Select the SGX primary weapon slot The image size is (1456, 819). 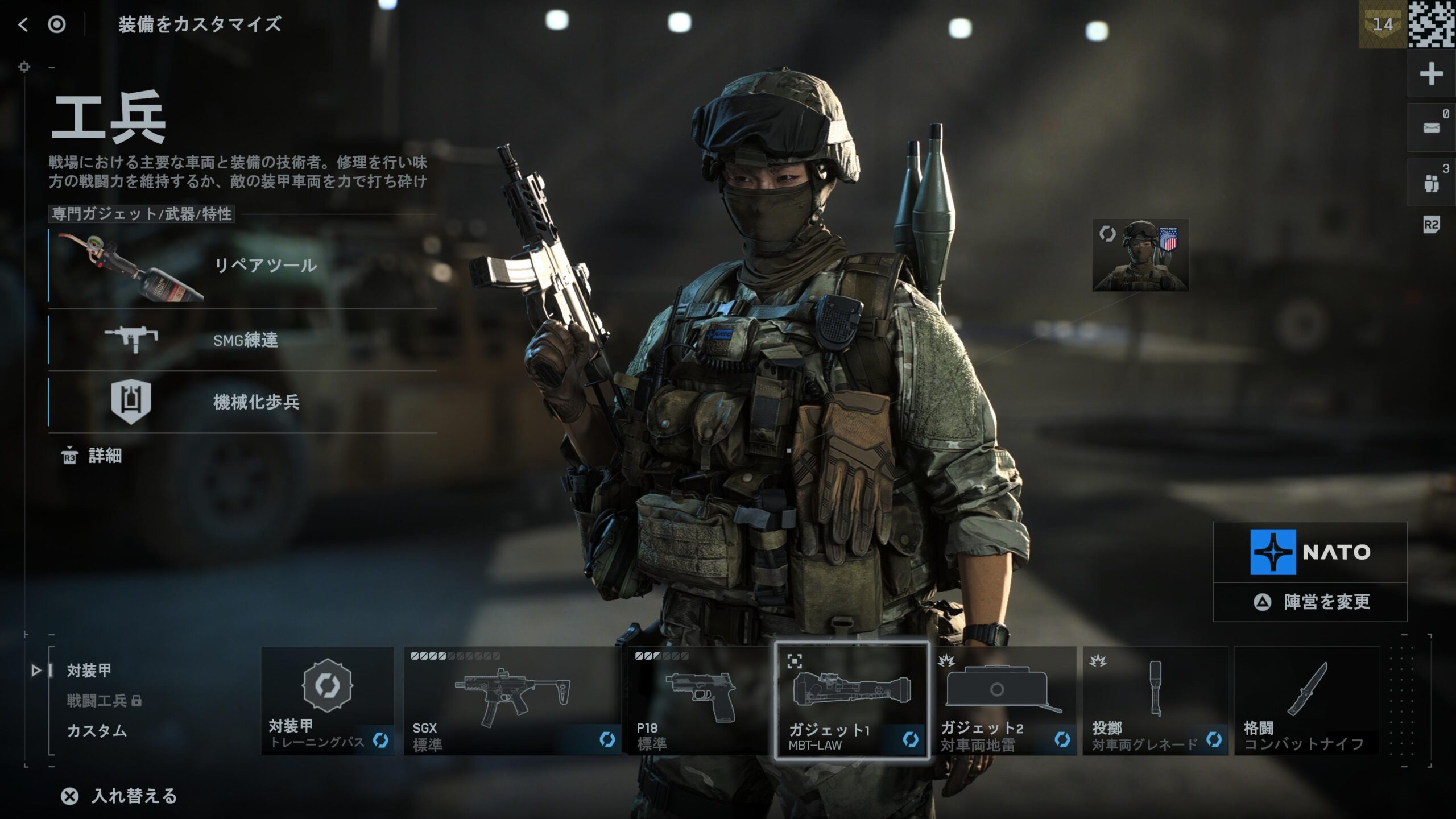coord(512,701)
